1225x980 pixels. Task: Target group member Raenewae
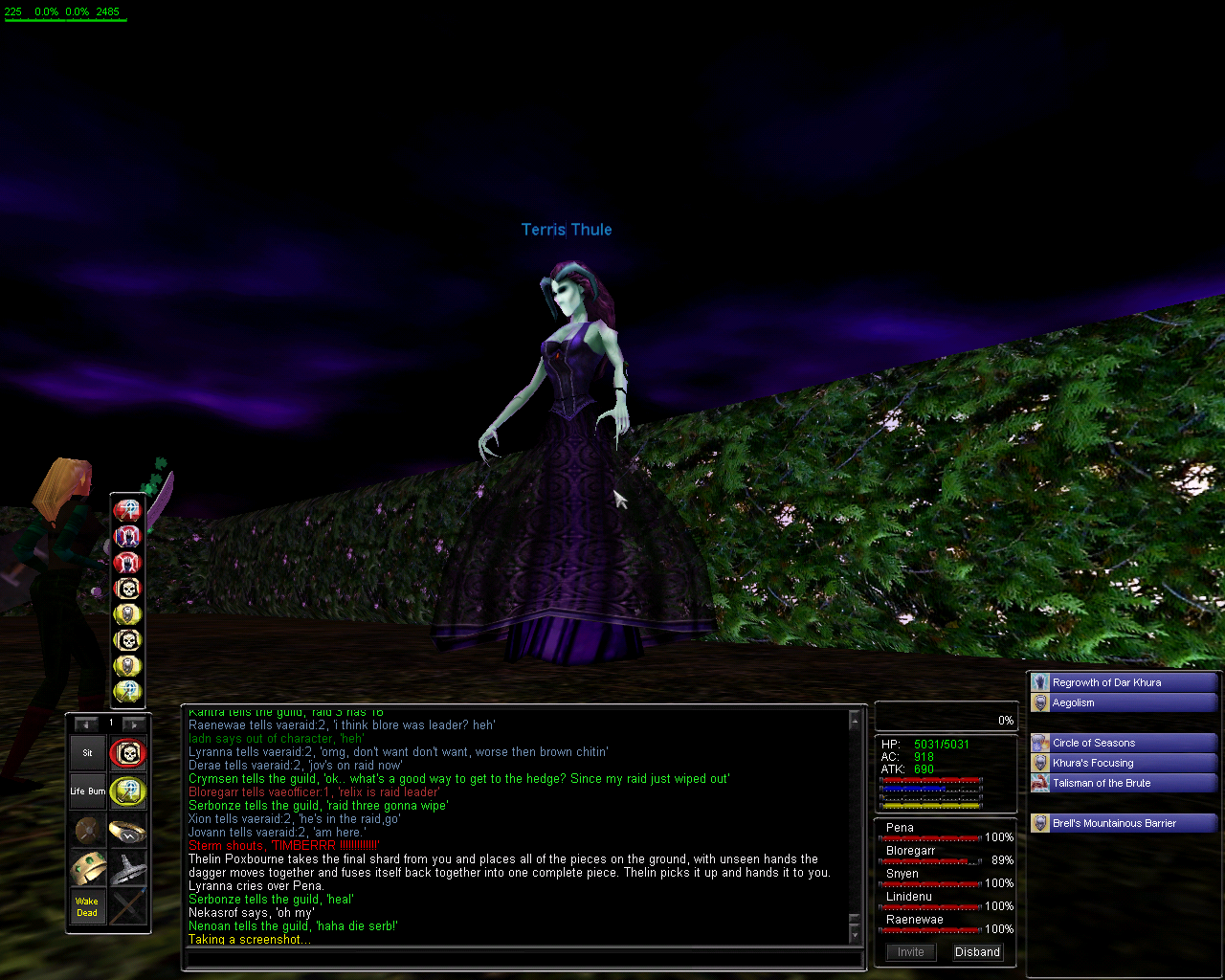(x=914, y=920)
